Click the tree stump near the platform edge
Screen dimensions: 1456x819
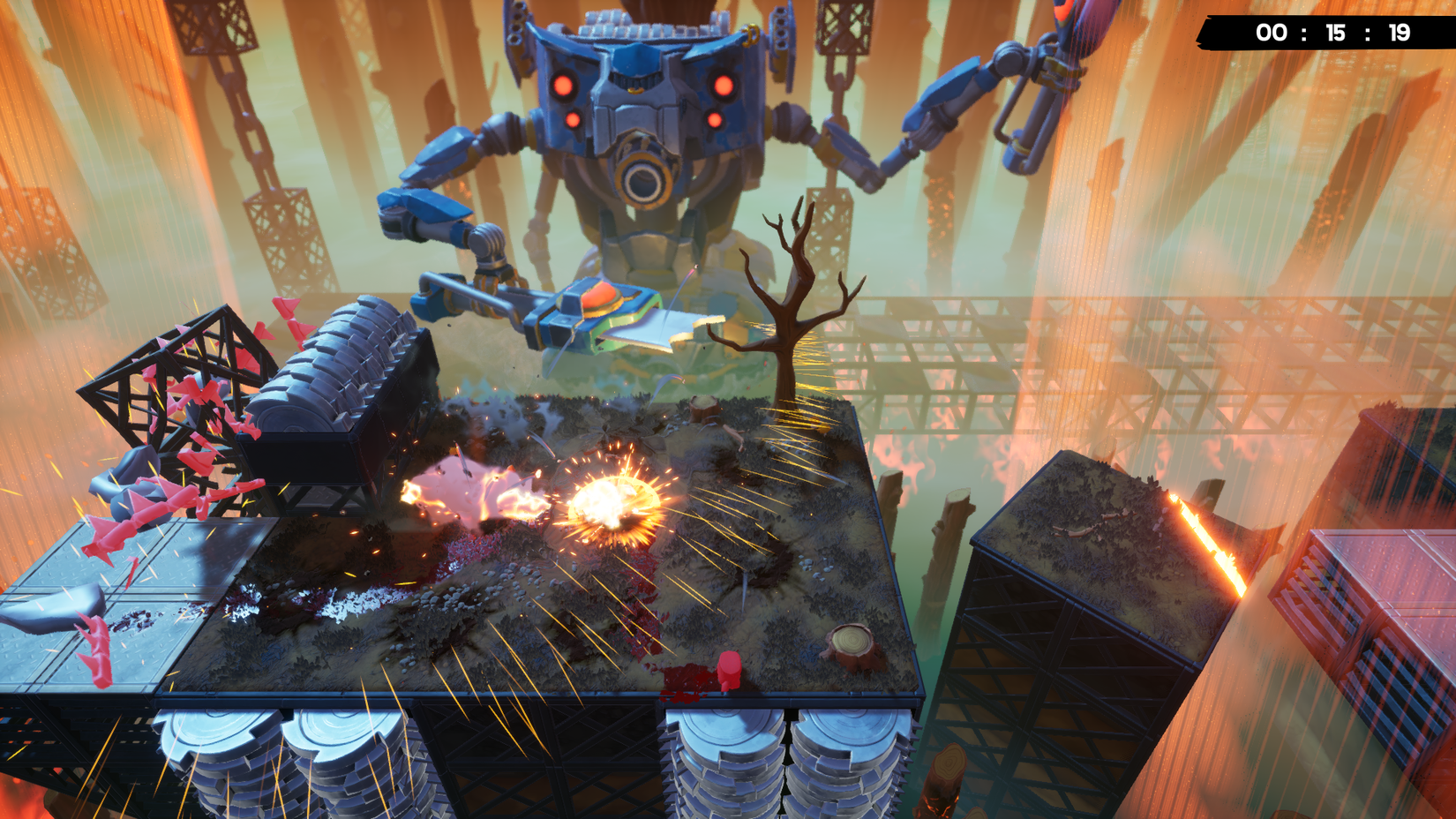(x=852, y=642)
